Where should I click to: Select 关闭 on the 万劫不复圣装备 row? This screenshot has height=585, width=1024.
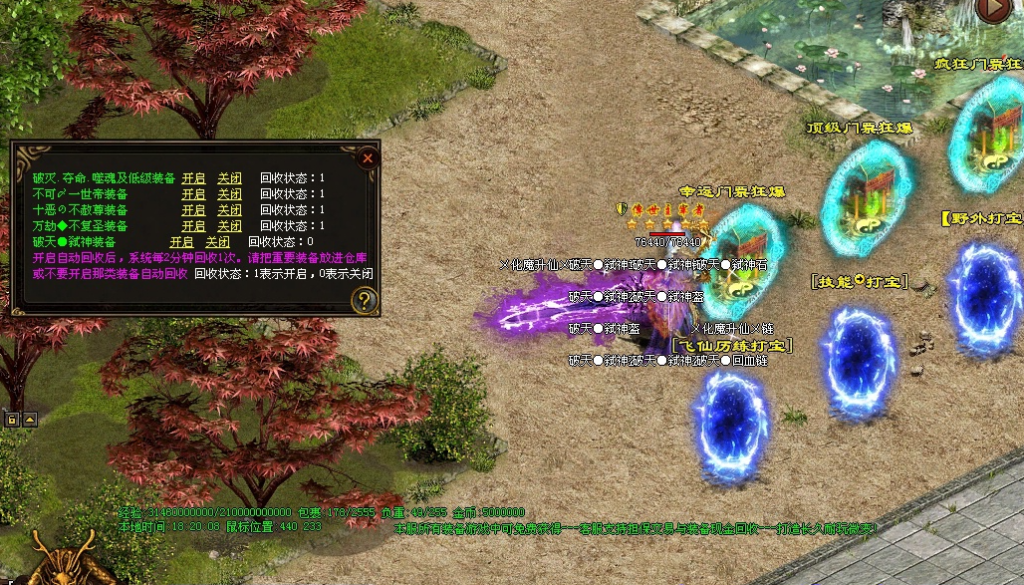230,226
